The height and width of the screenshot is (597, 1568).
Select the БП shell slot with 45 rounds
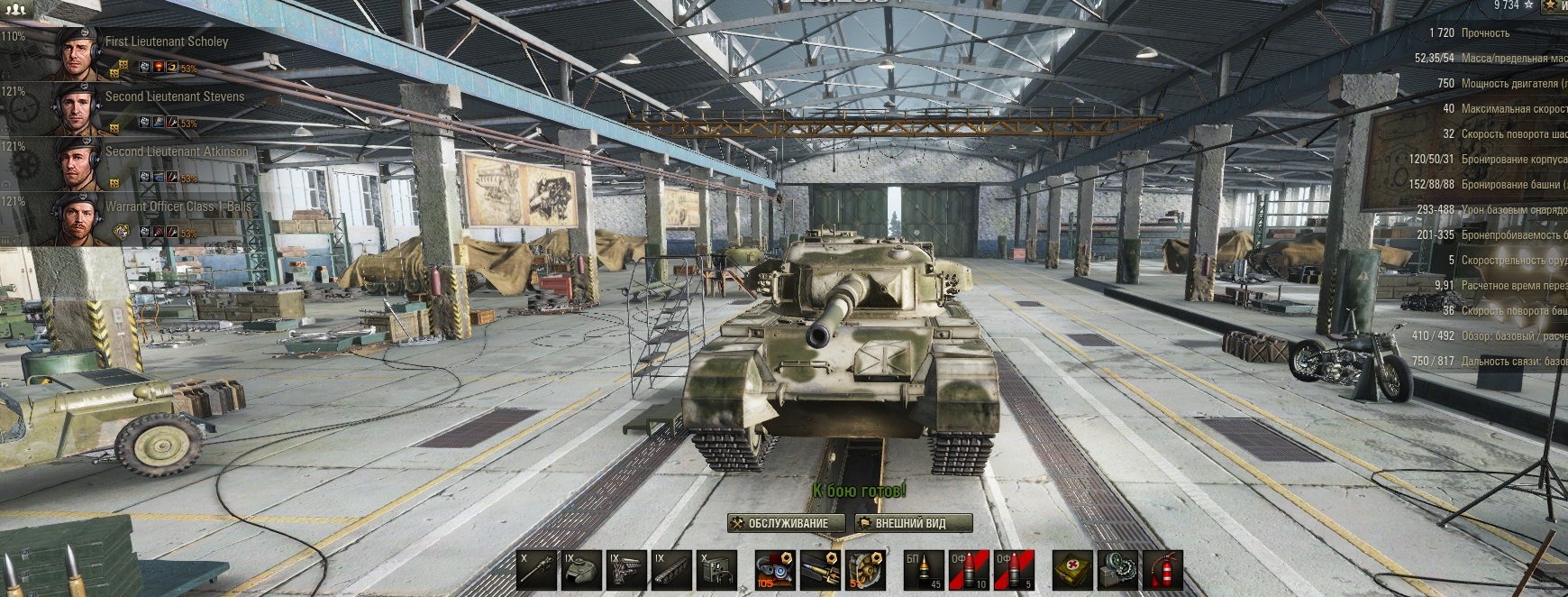[x=925, y=571]
